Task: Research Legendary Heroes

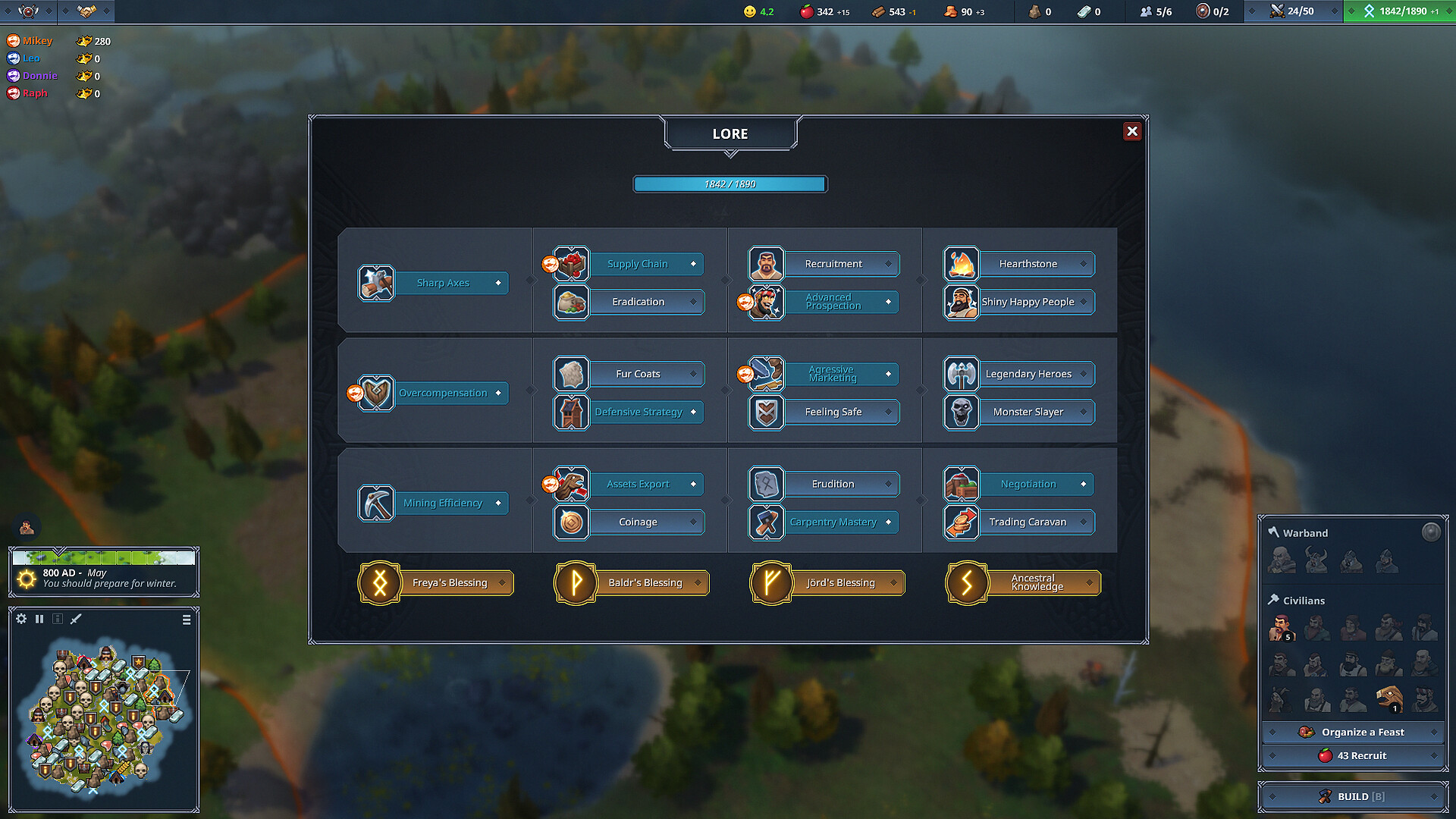Action: point(1028,374)
